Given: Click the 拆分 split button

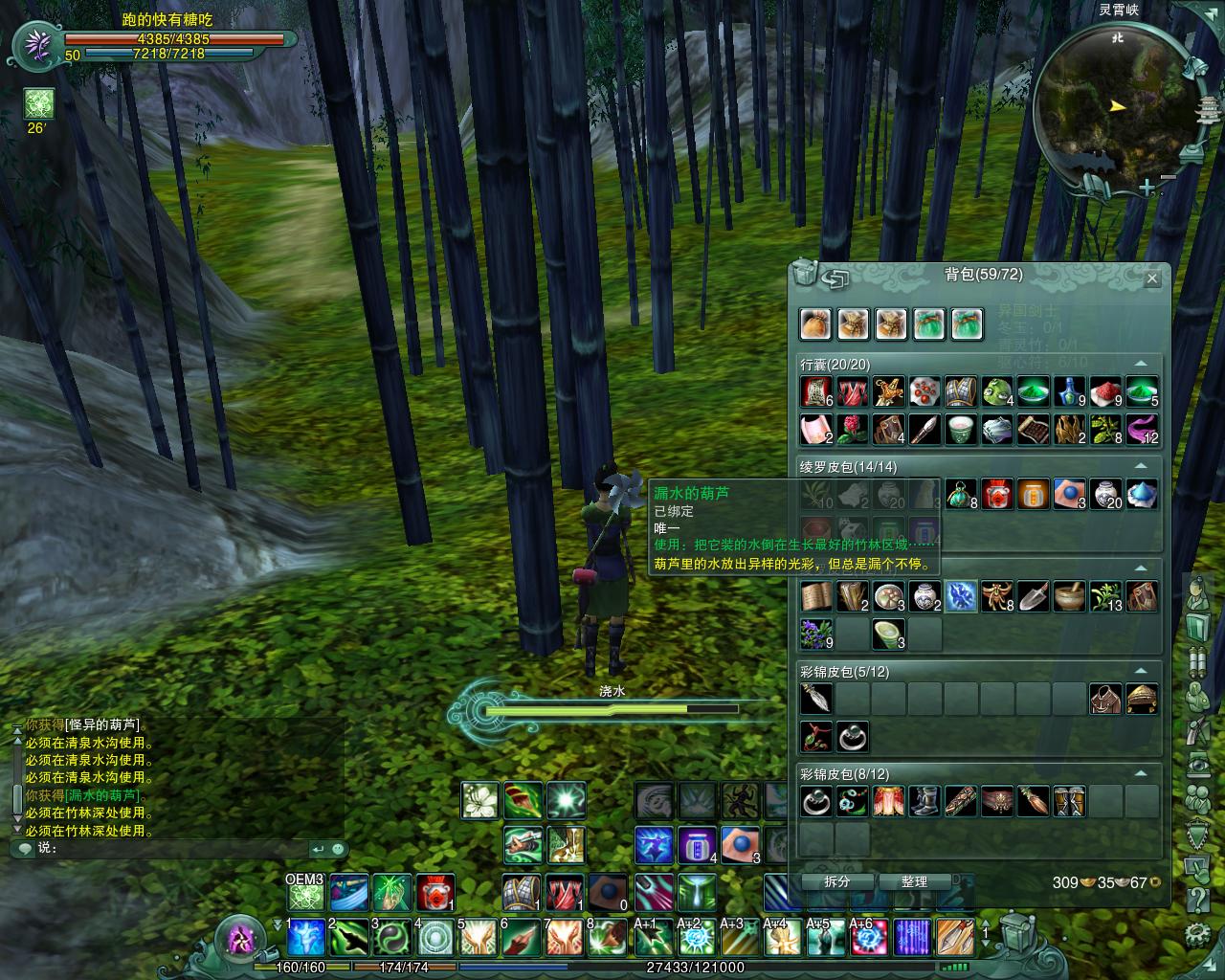Looking at the screenshot, I should coord(836,881).
